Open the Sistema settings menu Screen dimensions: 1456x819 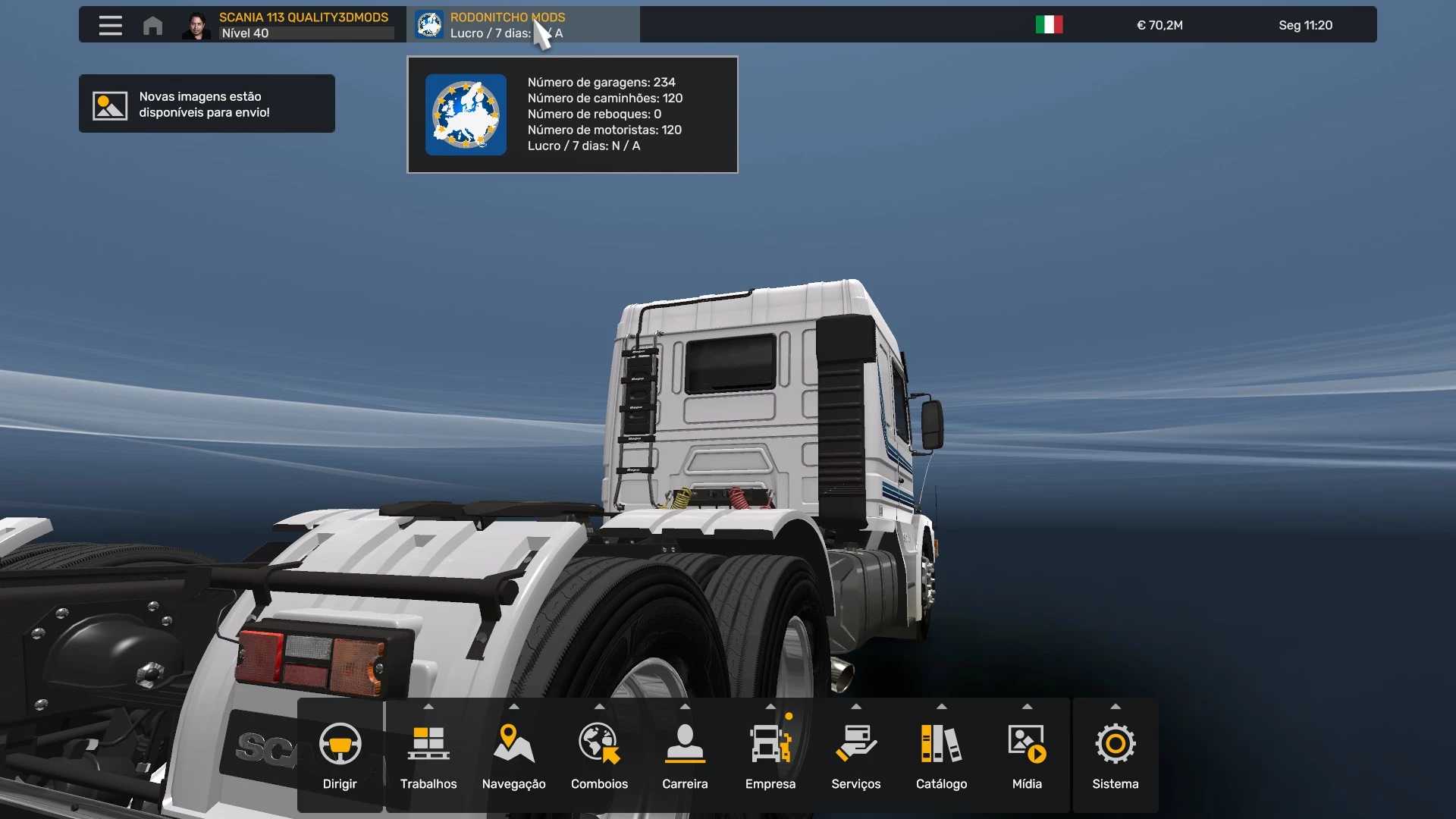click(x=1115, y=755)
